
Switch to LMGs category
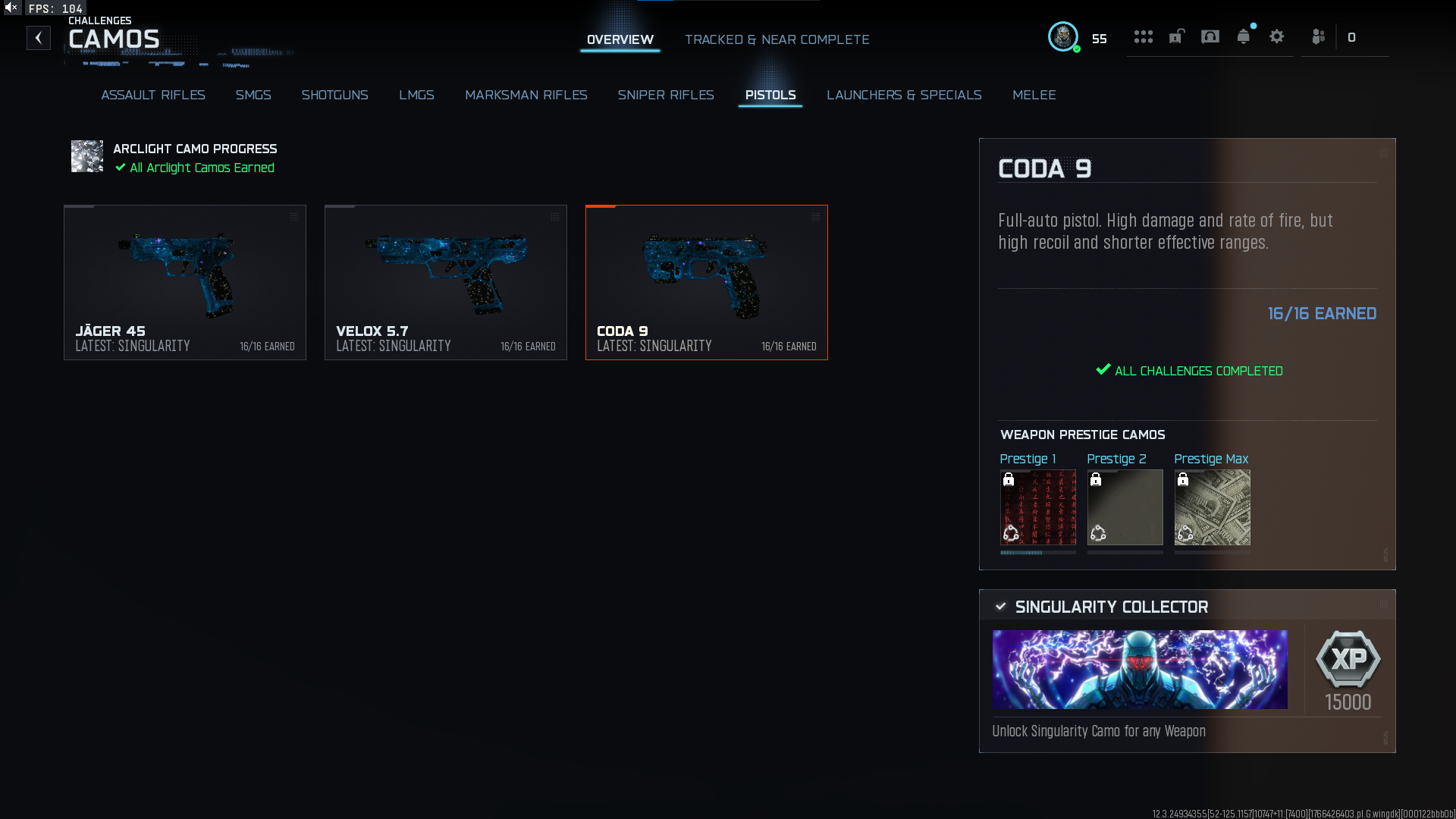click(x=416, y=95)
